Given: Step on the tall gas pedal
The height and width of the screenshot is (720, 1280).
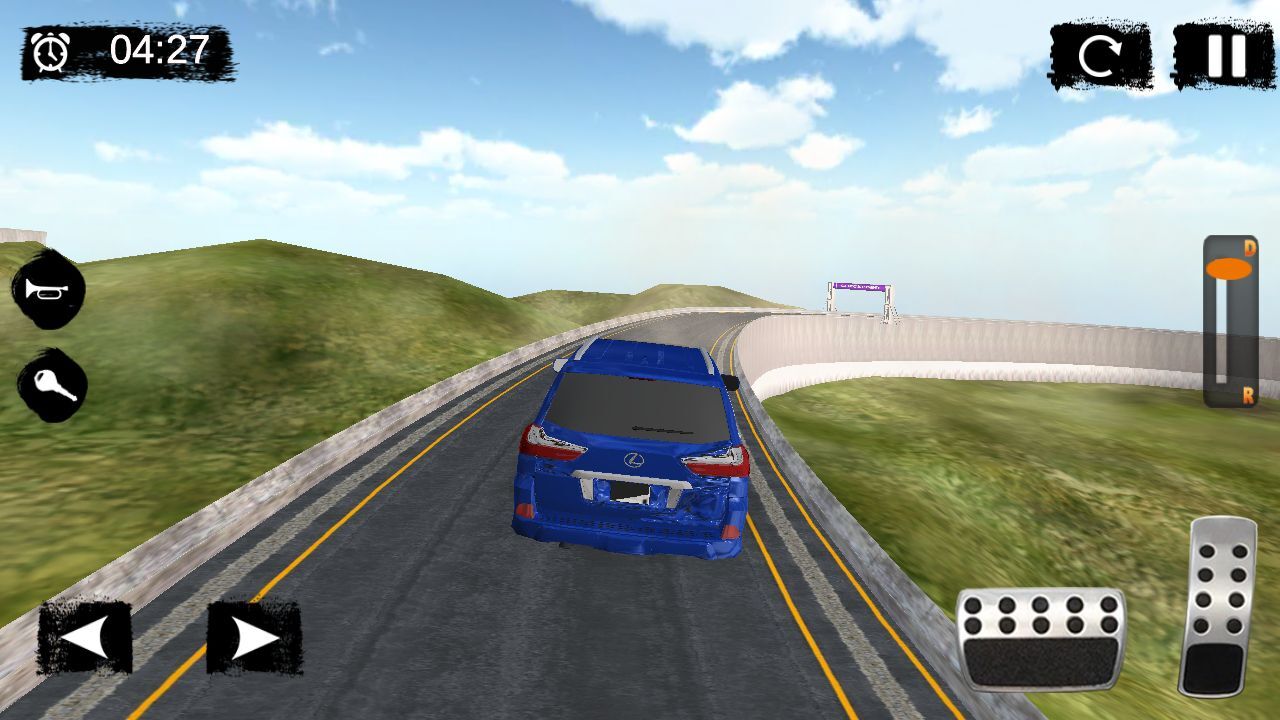Looking at the screenshot, I should 1216,606.
